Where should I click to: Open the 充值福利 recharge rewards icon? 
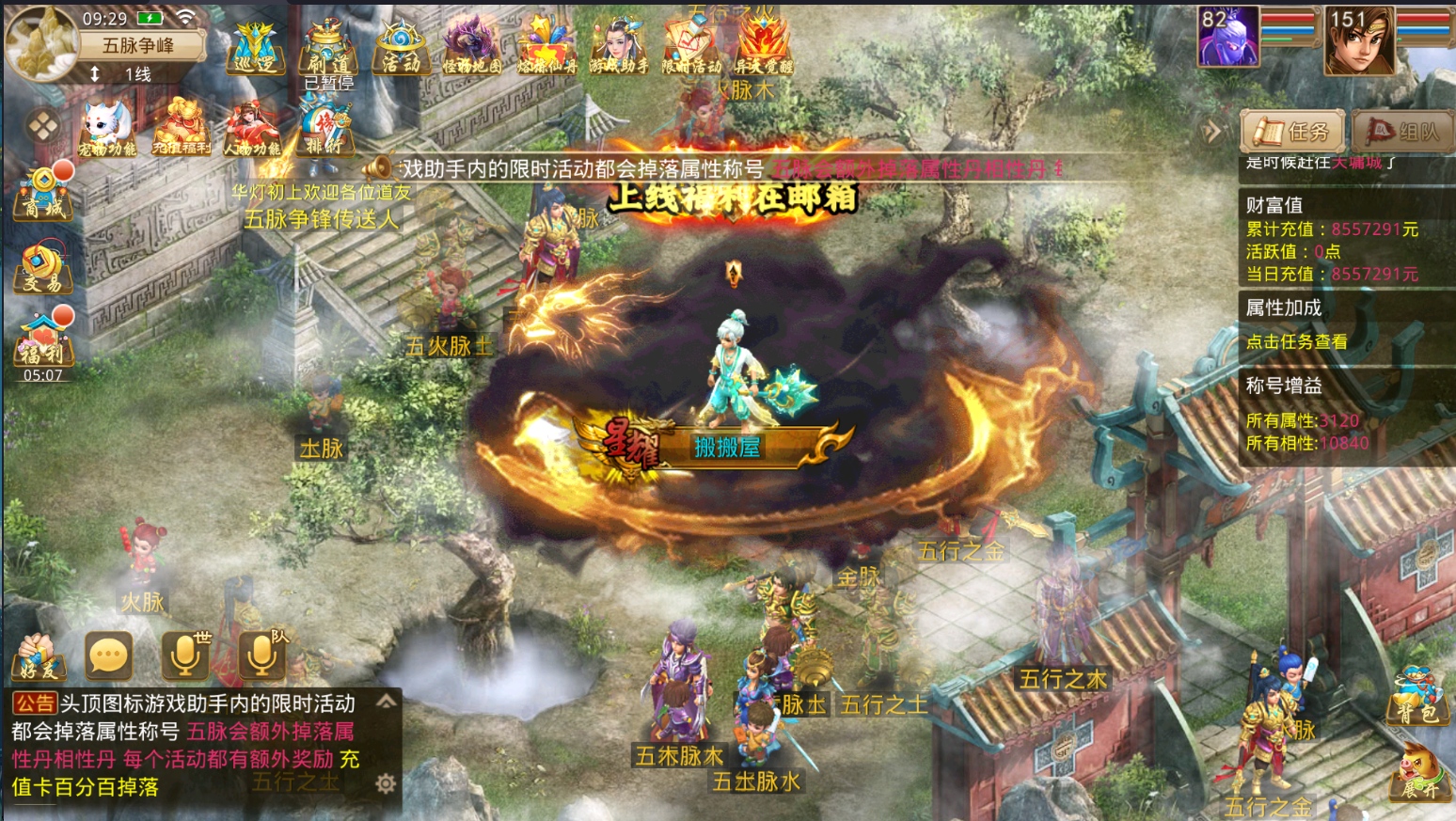181,129
